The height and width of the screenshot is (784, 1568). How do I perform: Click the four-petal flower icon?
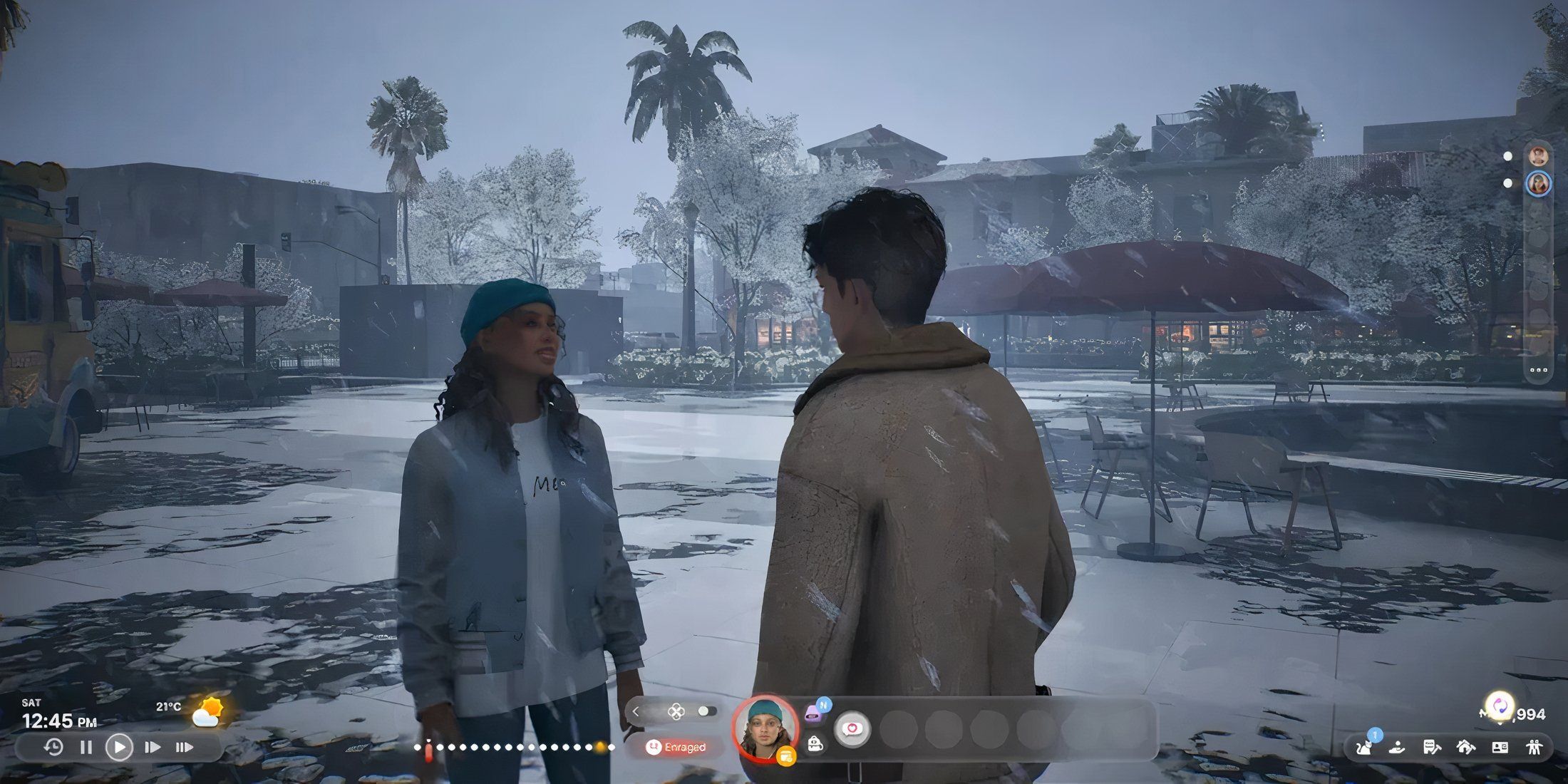pyautogui.click(x=676, y=711)
